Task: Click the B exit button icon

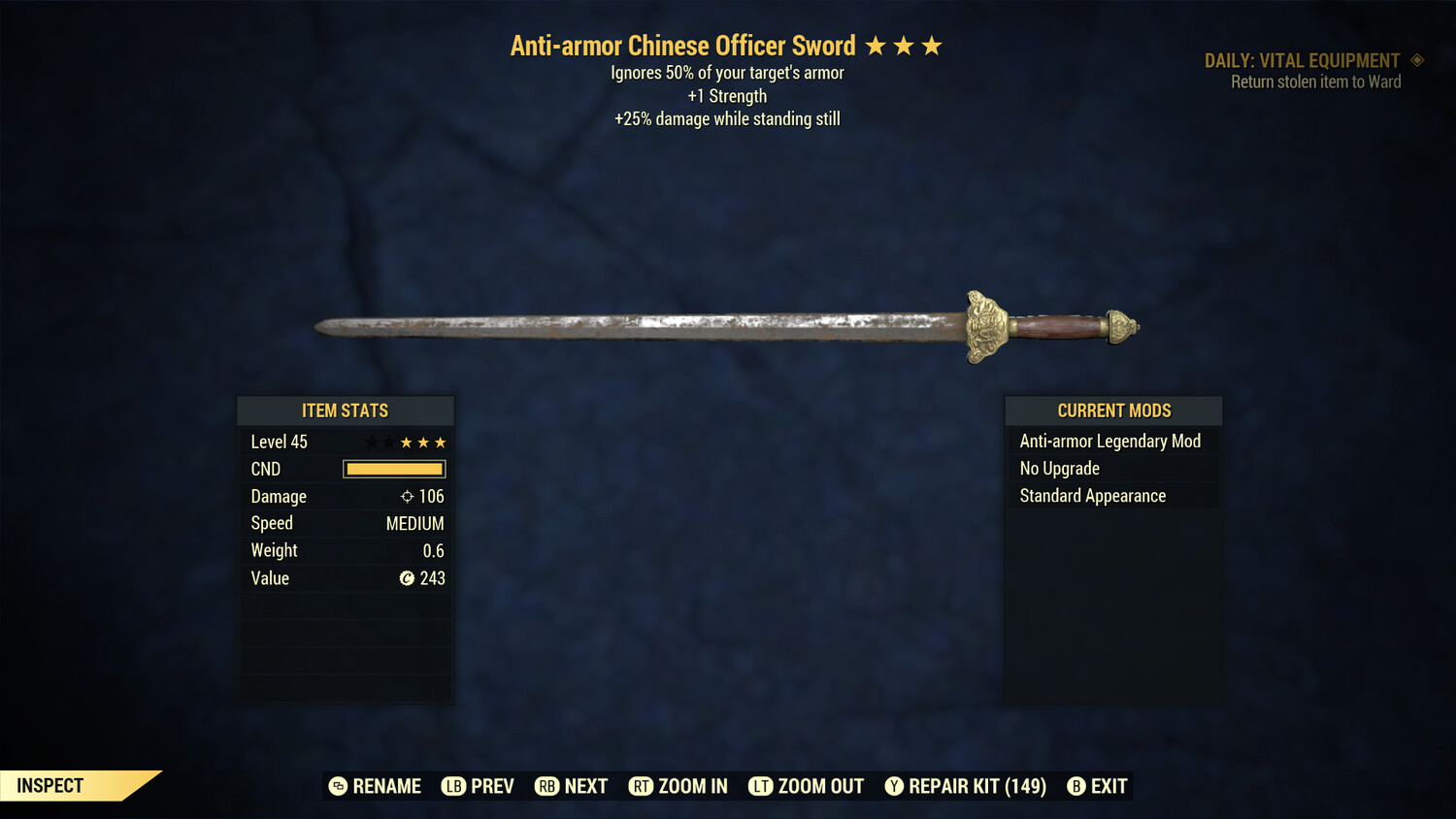Action: point(1076,786)
